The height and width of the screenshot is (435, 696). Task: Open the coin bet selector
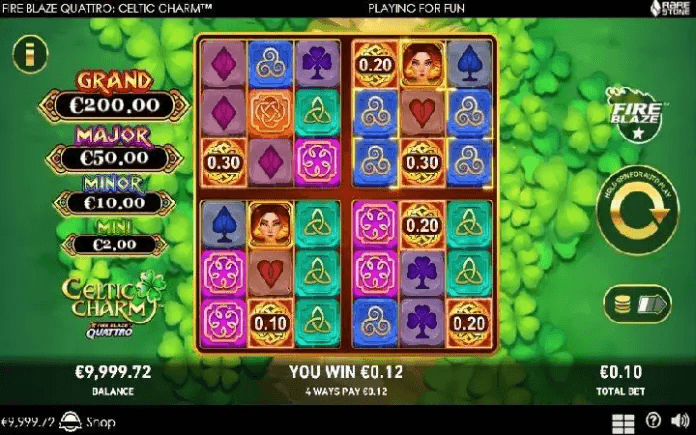pos(637,303)
